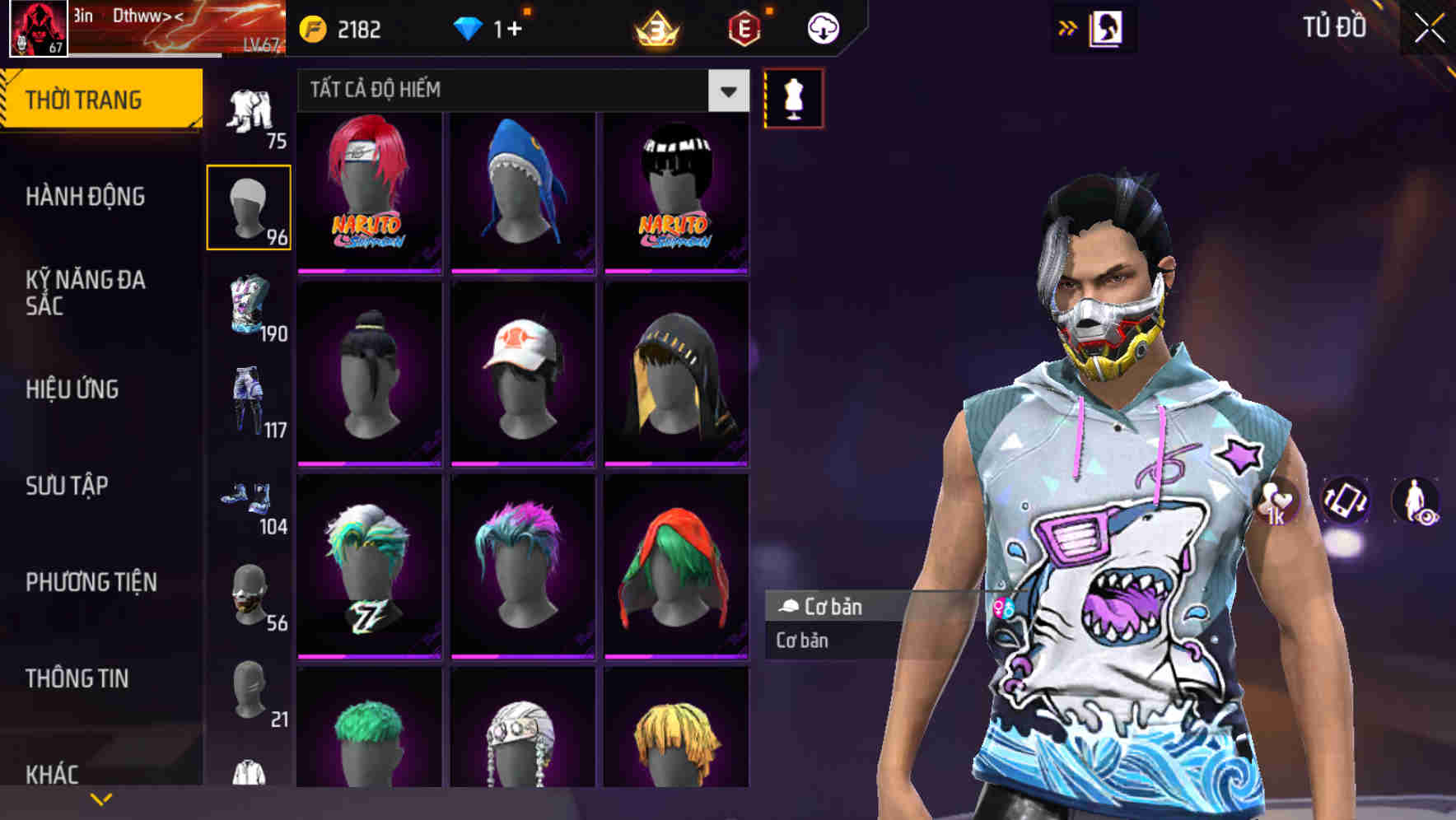Expand the bottom chevron under KHÁC

101,799
